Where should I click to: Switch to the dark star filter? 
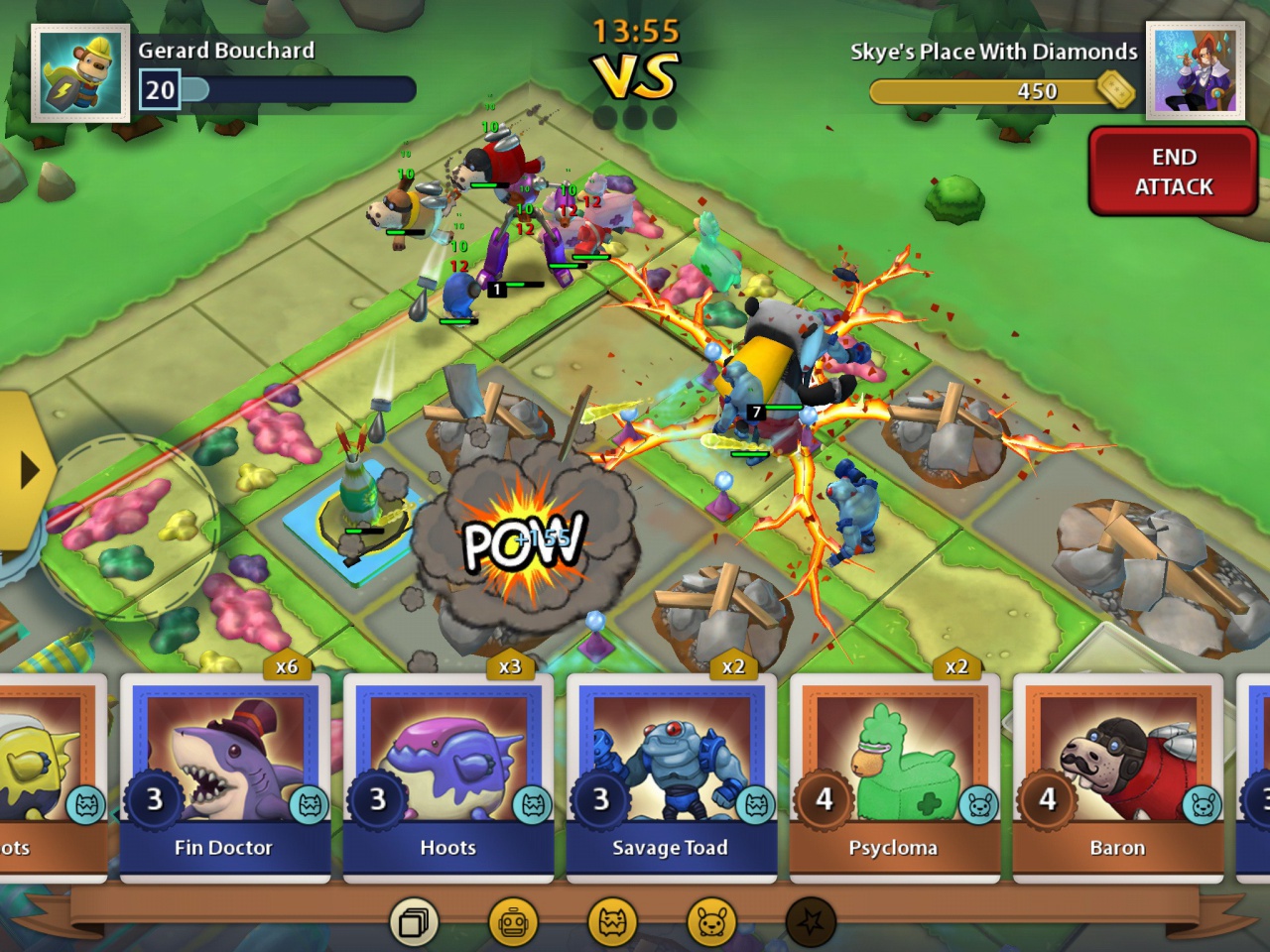click(x=811, y=923)
